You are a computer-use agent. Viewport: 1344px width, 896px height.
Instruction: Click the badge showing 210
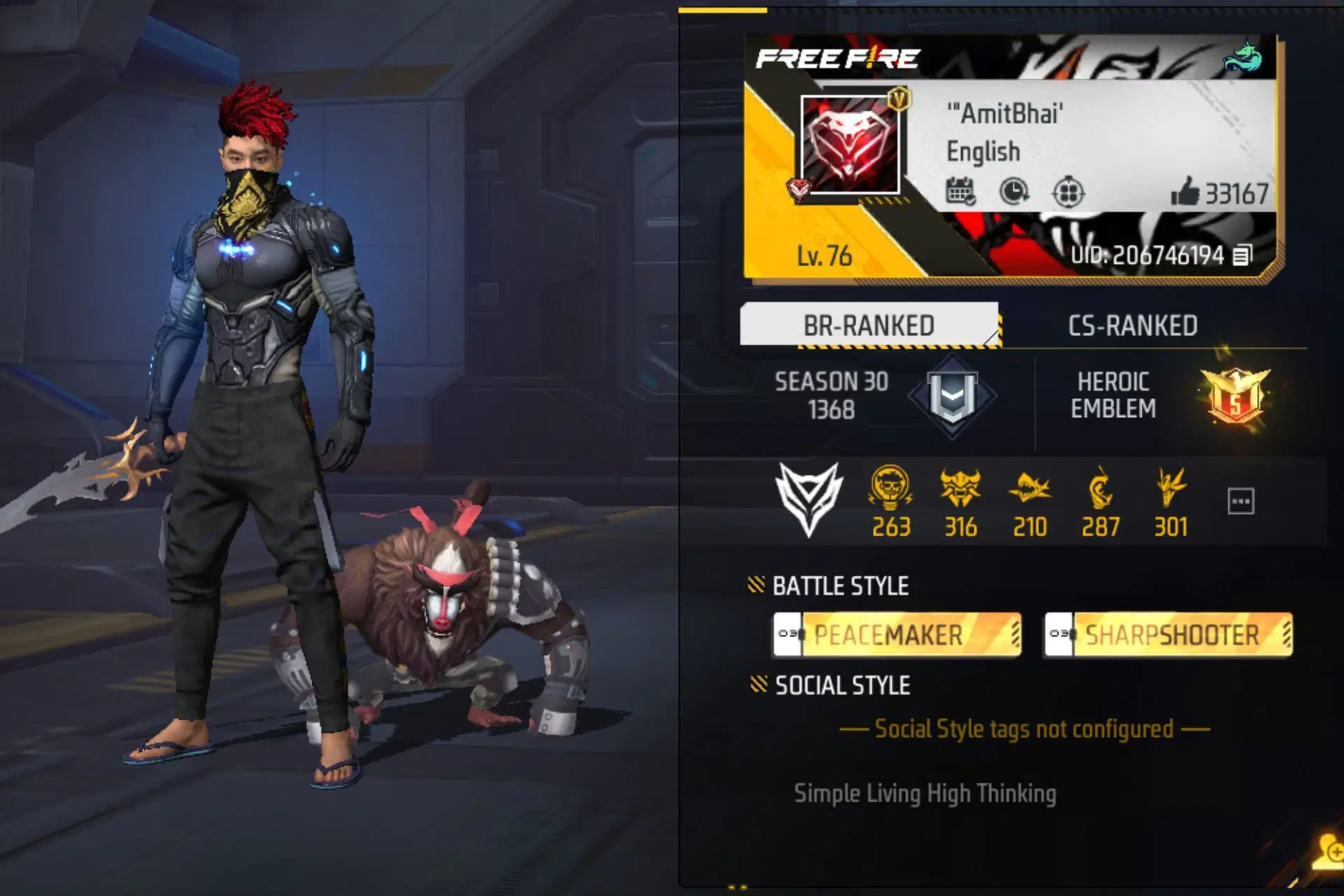pos(1030,488)
